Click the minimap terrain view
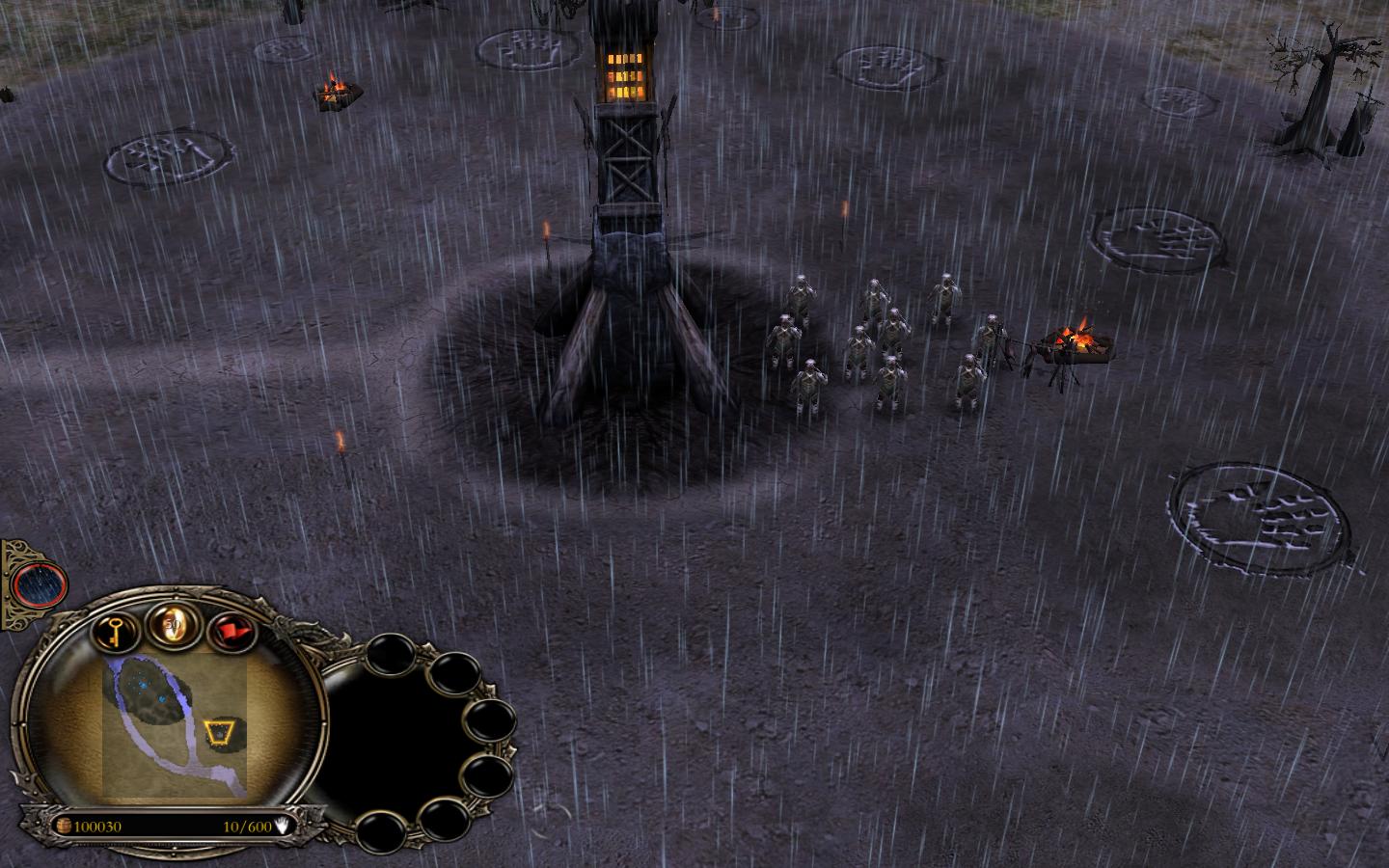Image resolution: width=1389 pixels, height=868 pixels. coord(175,726)
